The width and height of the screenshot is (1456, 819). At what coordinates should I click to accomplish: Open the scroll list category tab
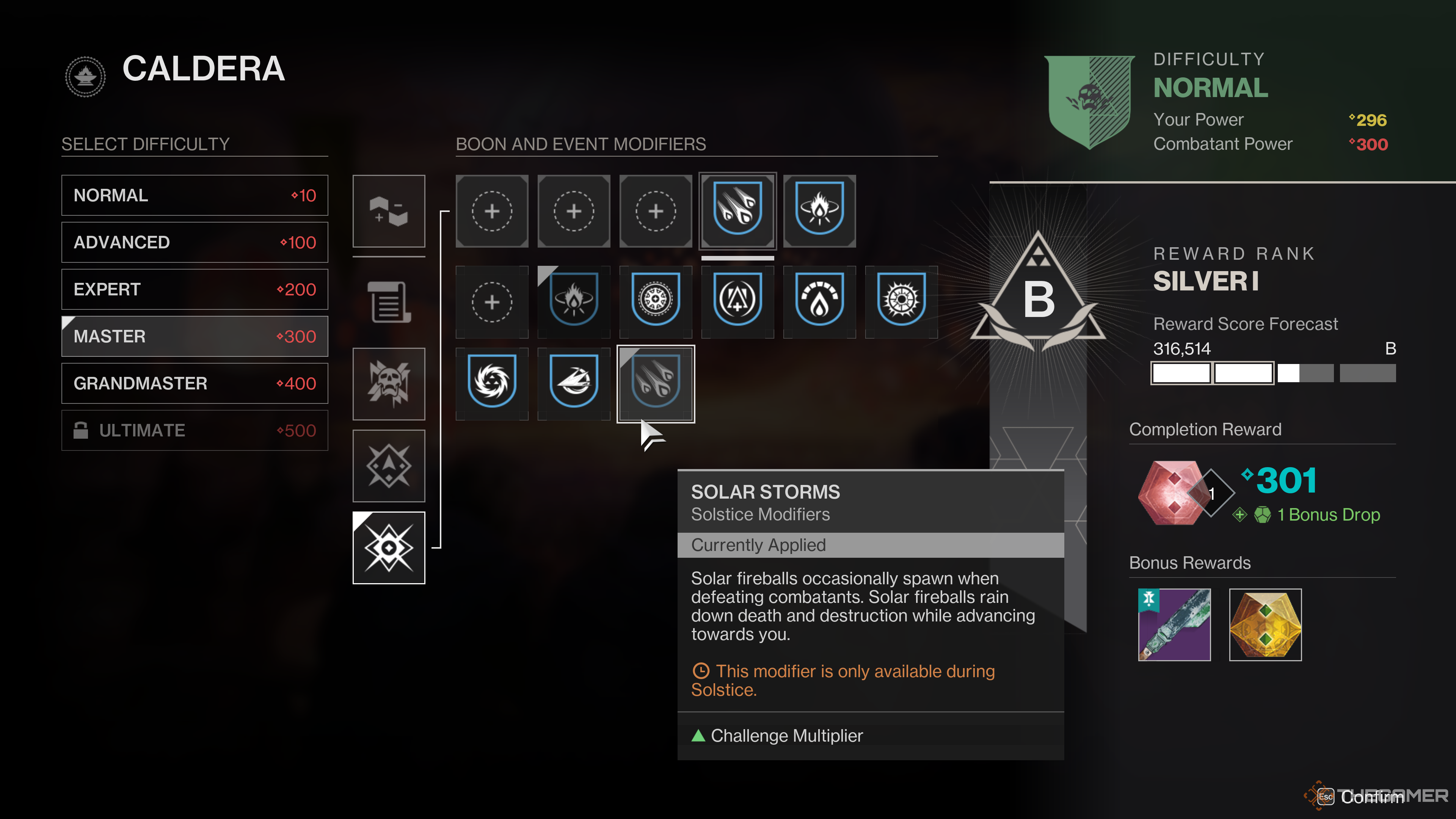point(389,301)
